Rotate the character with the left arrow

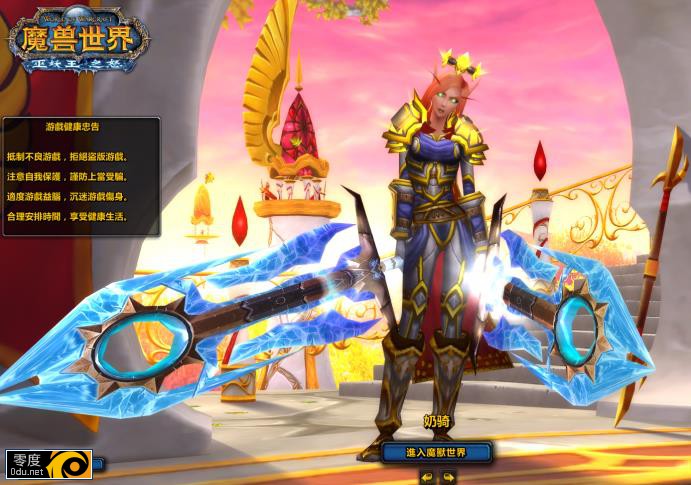(x=425, y=477)
